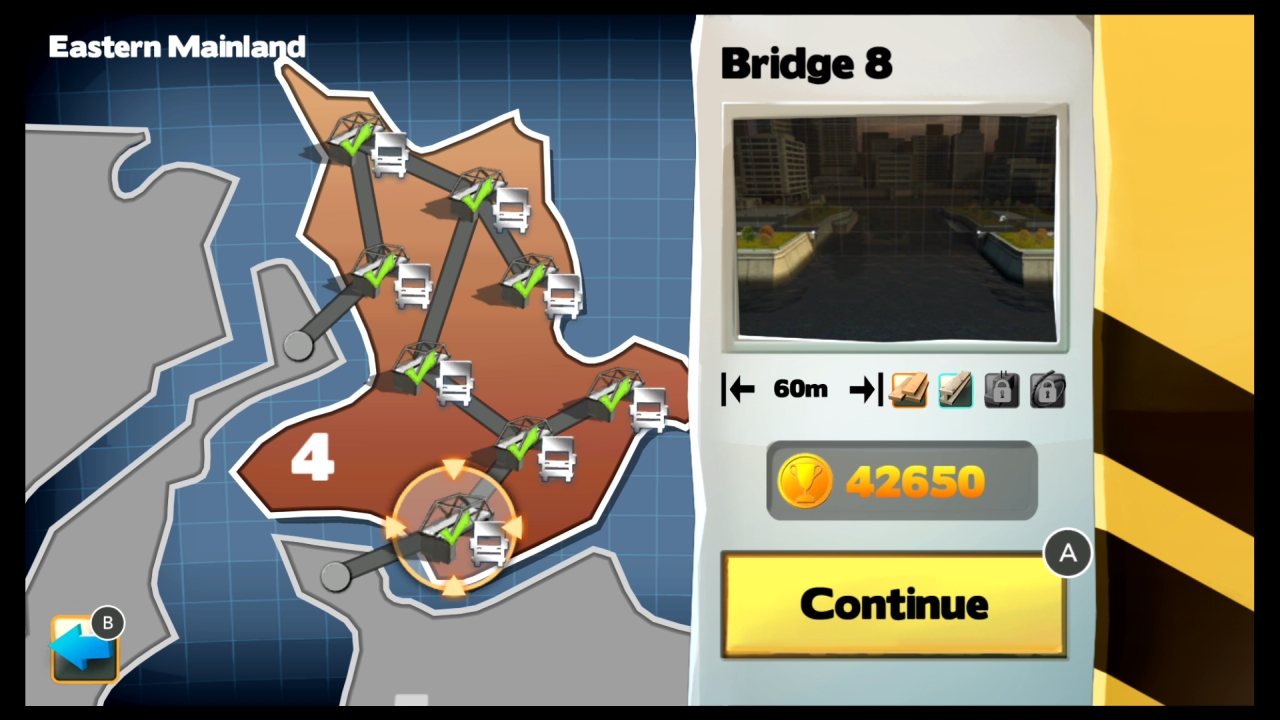Click the A button prompt near Continue
Viewport: 1280px width, 720px height.
tap(1068, 553)
